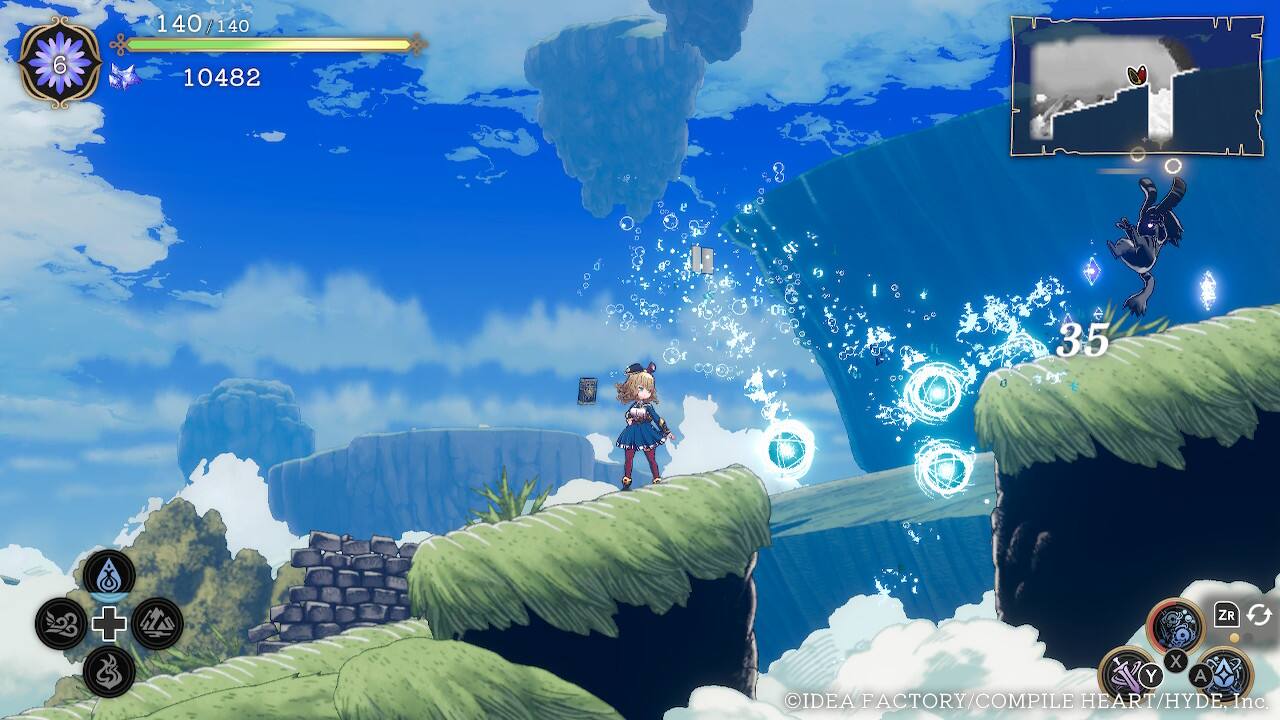Switch to the mountain earth element icon
This screenshot has width=1280, height=720.
tap(157, 624)
